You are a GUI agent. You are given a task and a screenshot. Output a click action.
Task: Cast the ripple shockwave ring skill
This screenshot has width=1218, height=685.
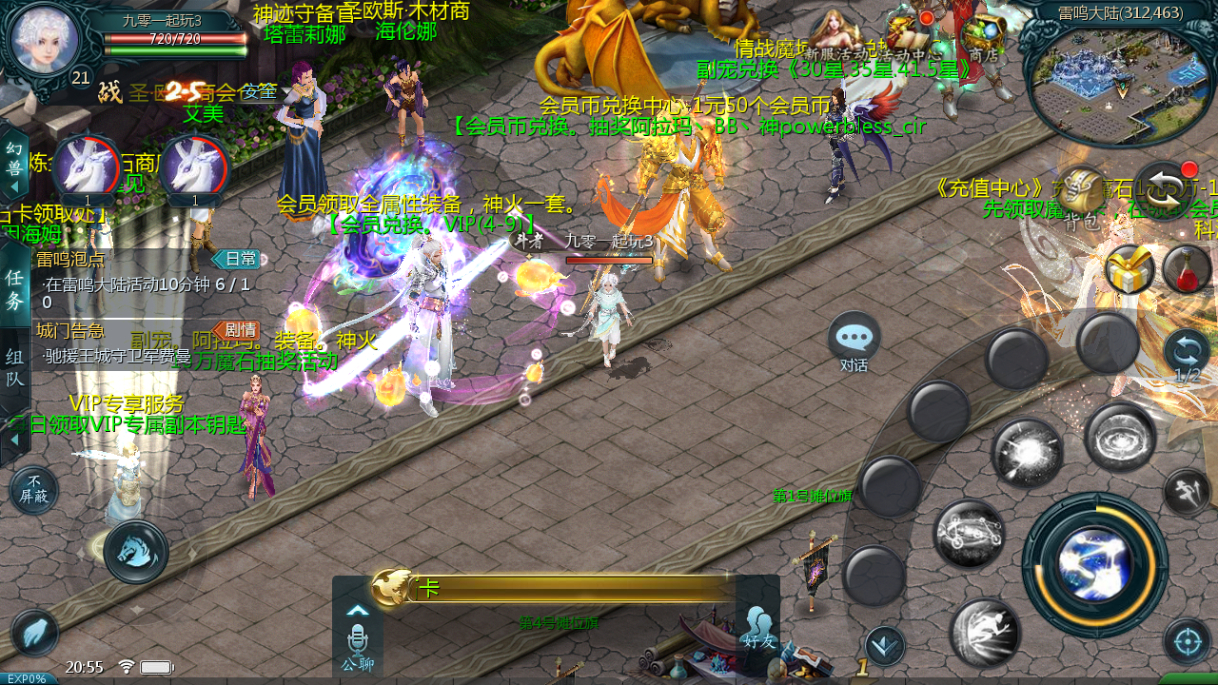pos(1119,437)
